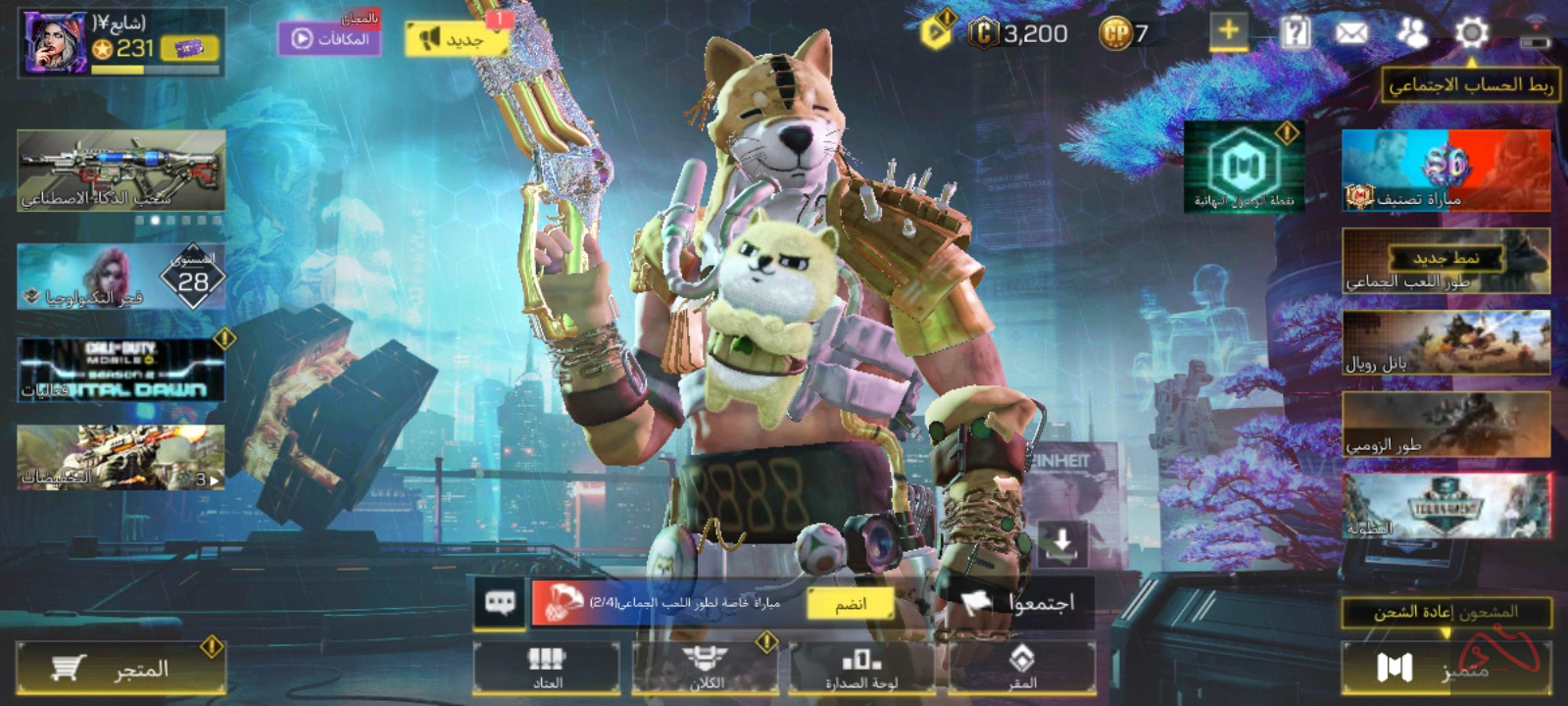Open the settings gear icon
The width and height of the screenshot is (1568, 706).
click(1471, 33)
